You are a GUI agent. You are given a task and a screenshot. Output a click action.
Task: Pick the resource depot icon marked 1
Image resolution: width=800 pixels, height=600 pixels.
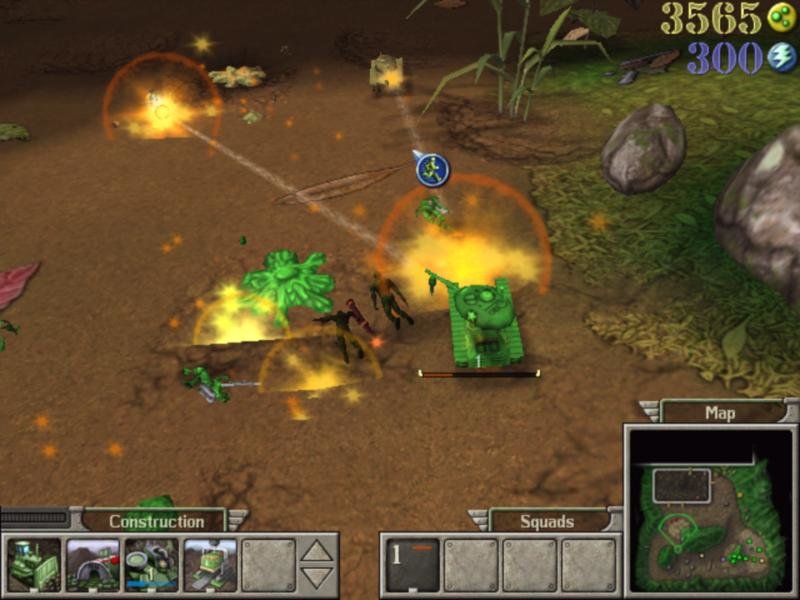click(x=151, y=565)
